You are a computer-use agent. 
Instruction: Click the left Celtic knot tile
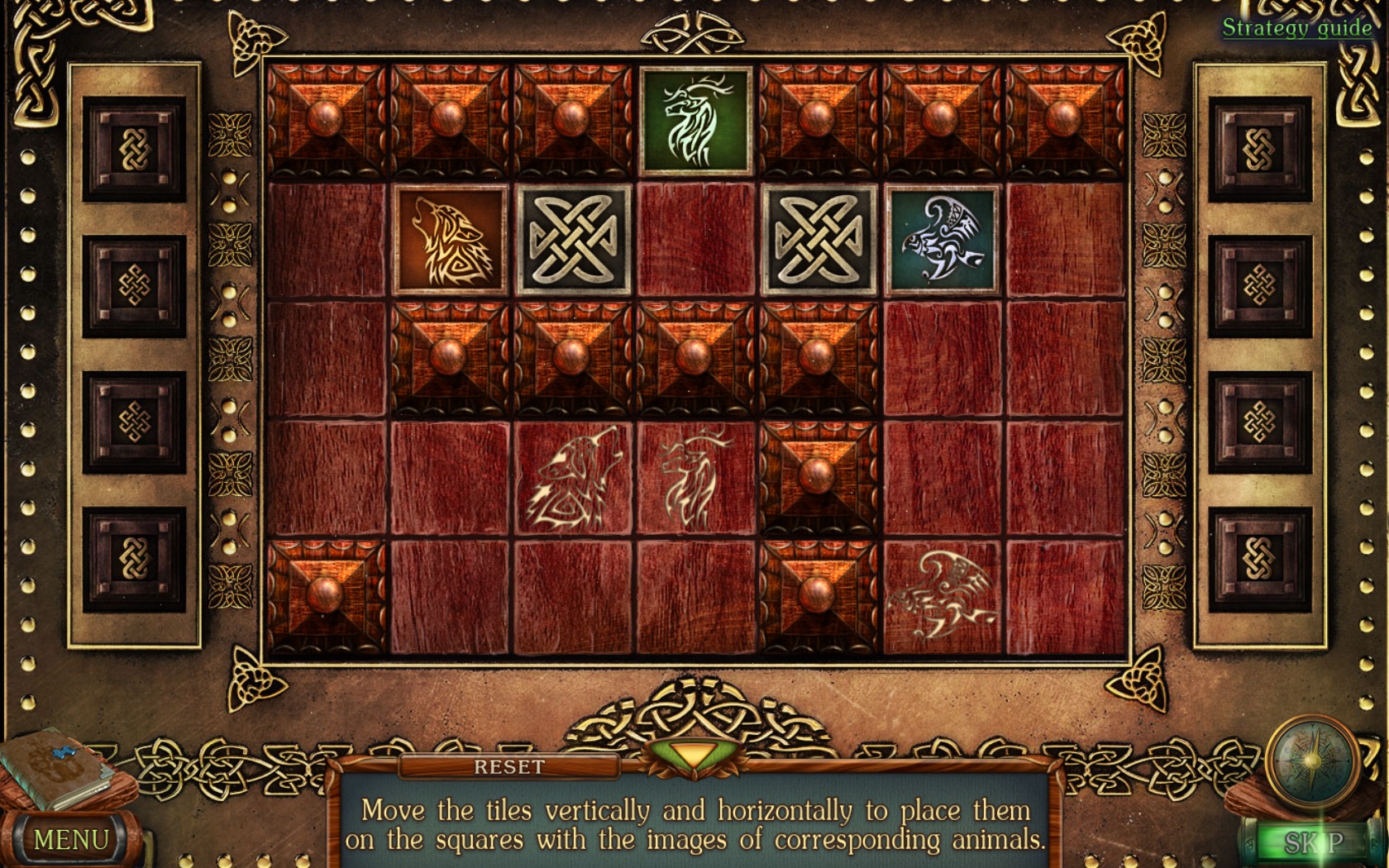pyautogui.click(x=575, y=237)
